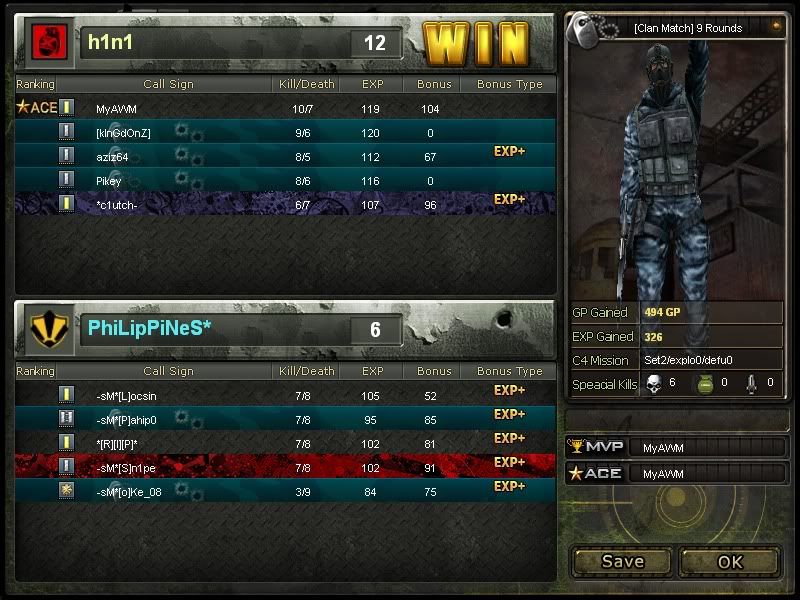Click the h1n1 clan emblem
This screenshot has width=800, height=600.
click(46, 42)
